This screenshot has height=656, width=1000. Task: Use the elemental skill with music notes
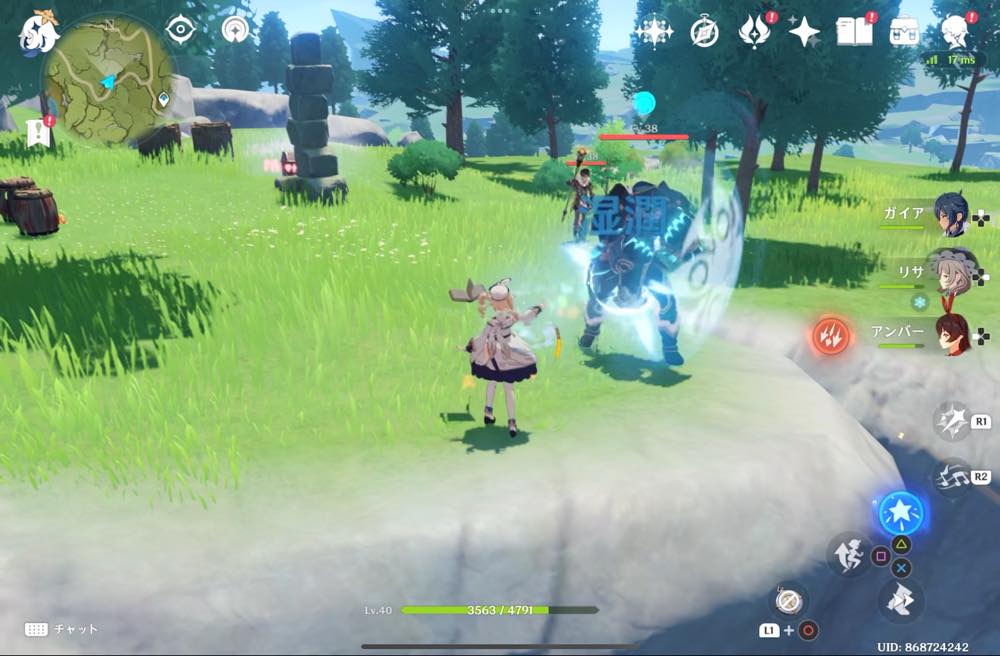click(950, 478)
